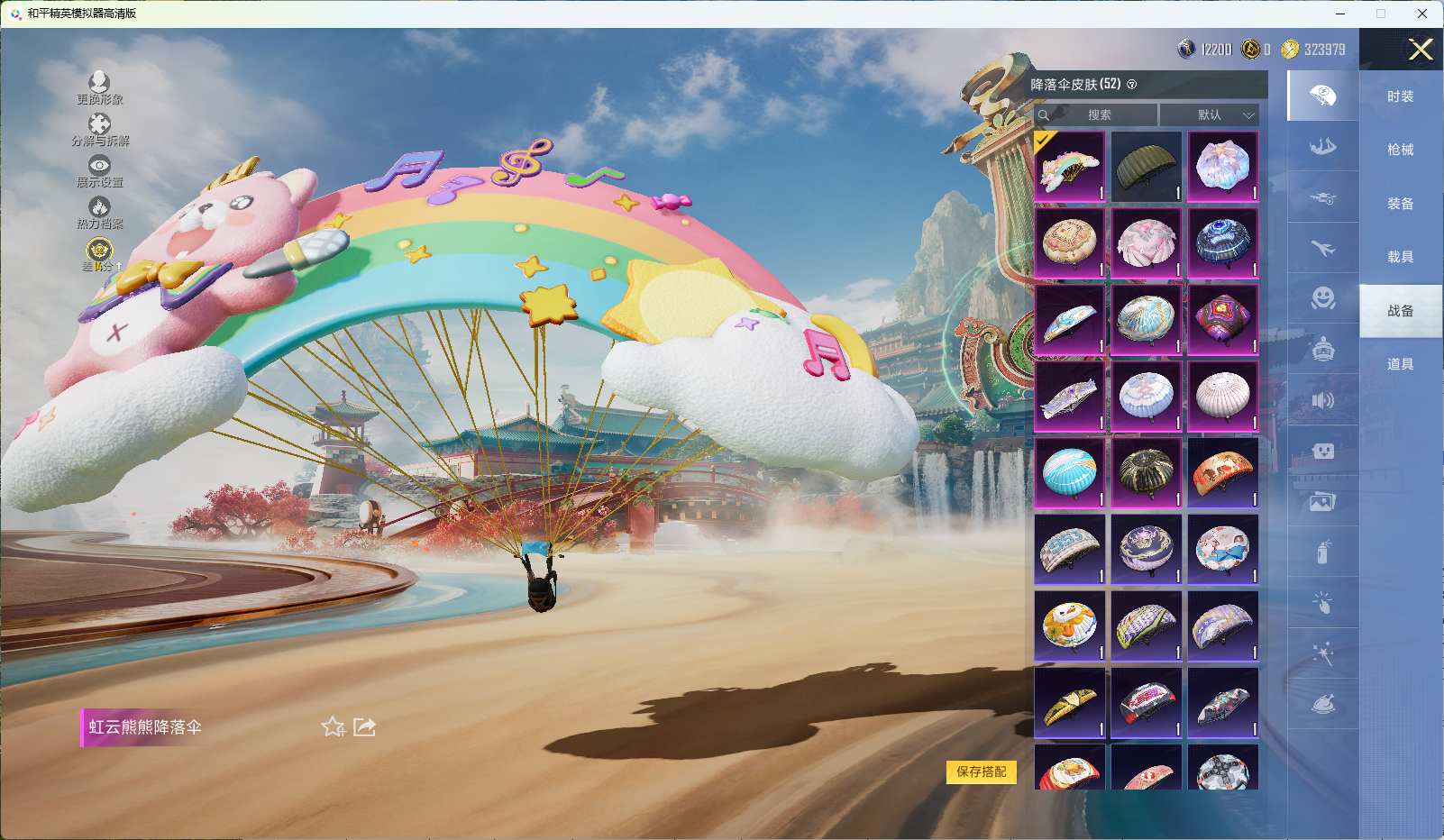Share the parachute skin via arrow icon
The height and width of the screenshot is (840, 1444).
[x=364, y=726]
